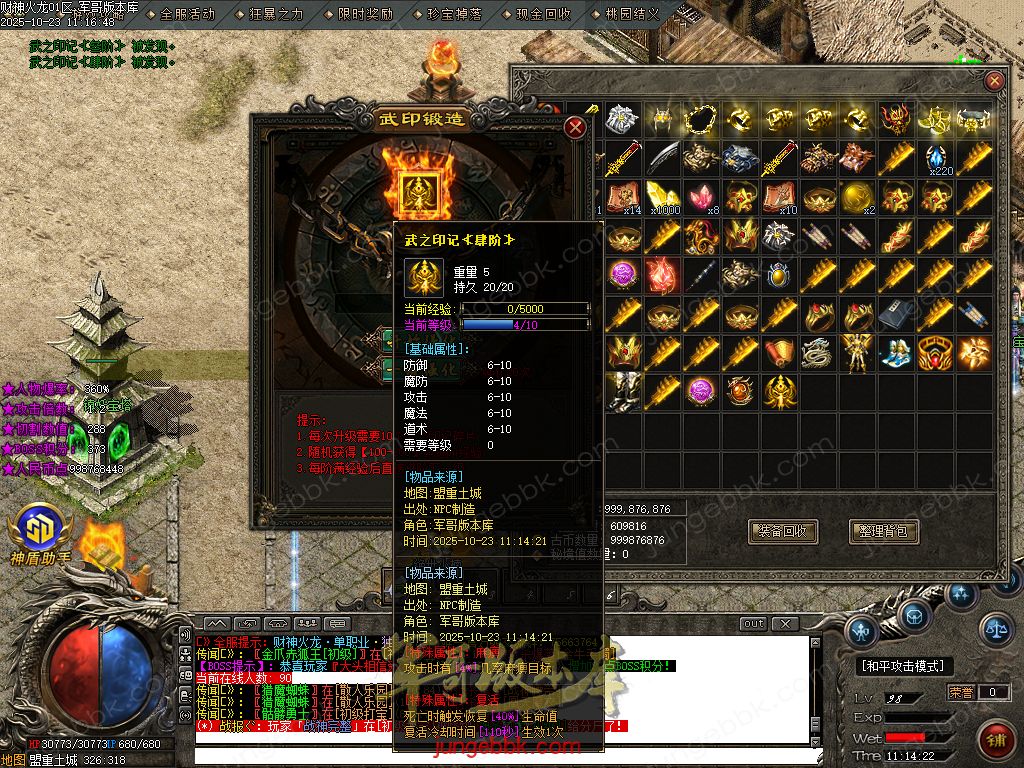The width and height of the screenshot is (1024, 768).
Task: Pick the yellow crystal stack of 1000
Action: (661, 197)
